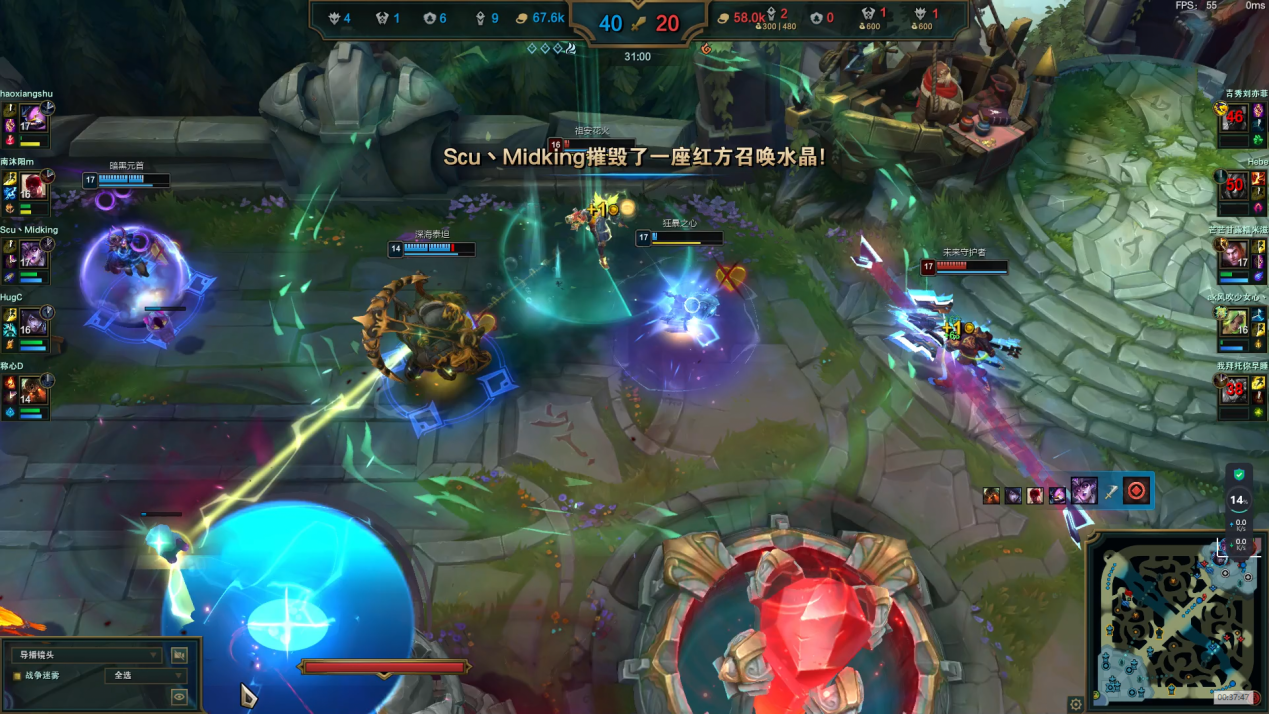Click the minimap to move camera
Screen dimensions: 1269x714
1175,620
